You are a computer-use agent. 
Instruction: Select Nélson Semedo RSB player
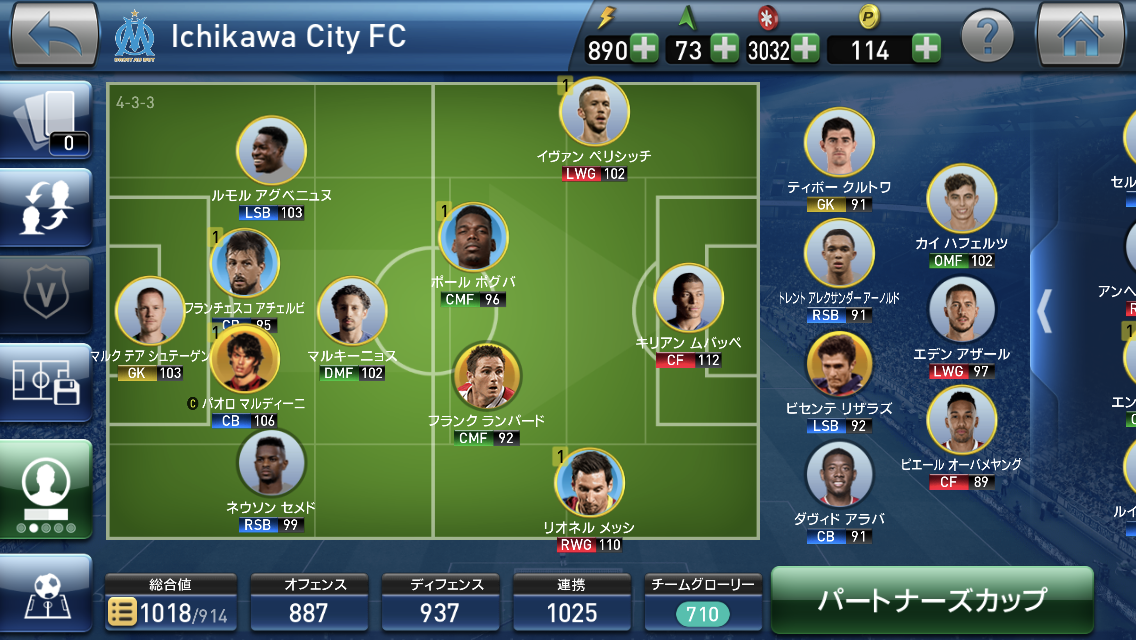click(271, 463)
